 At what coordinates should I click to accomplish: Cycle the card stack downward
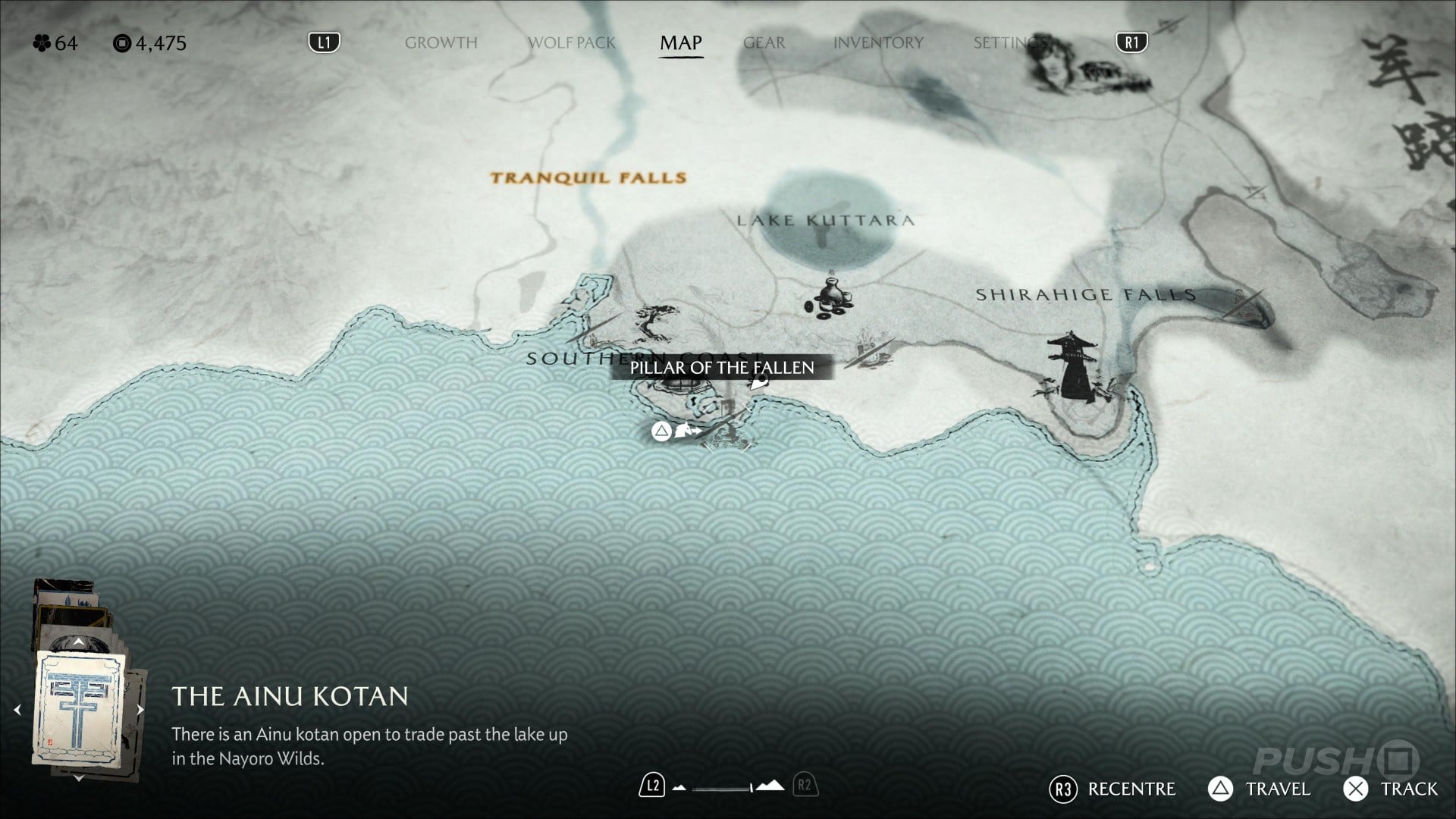pyautogui.click(x=79, y=778)
